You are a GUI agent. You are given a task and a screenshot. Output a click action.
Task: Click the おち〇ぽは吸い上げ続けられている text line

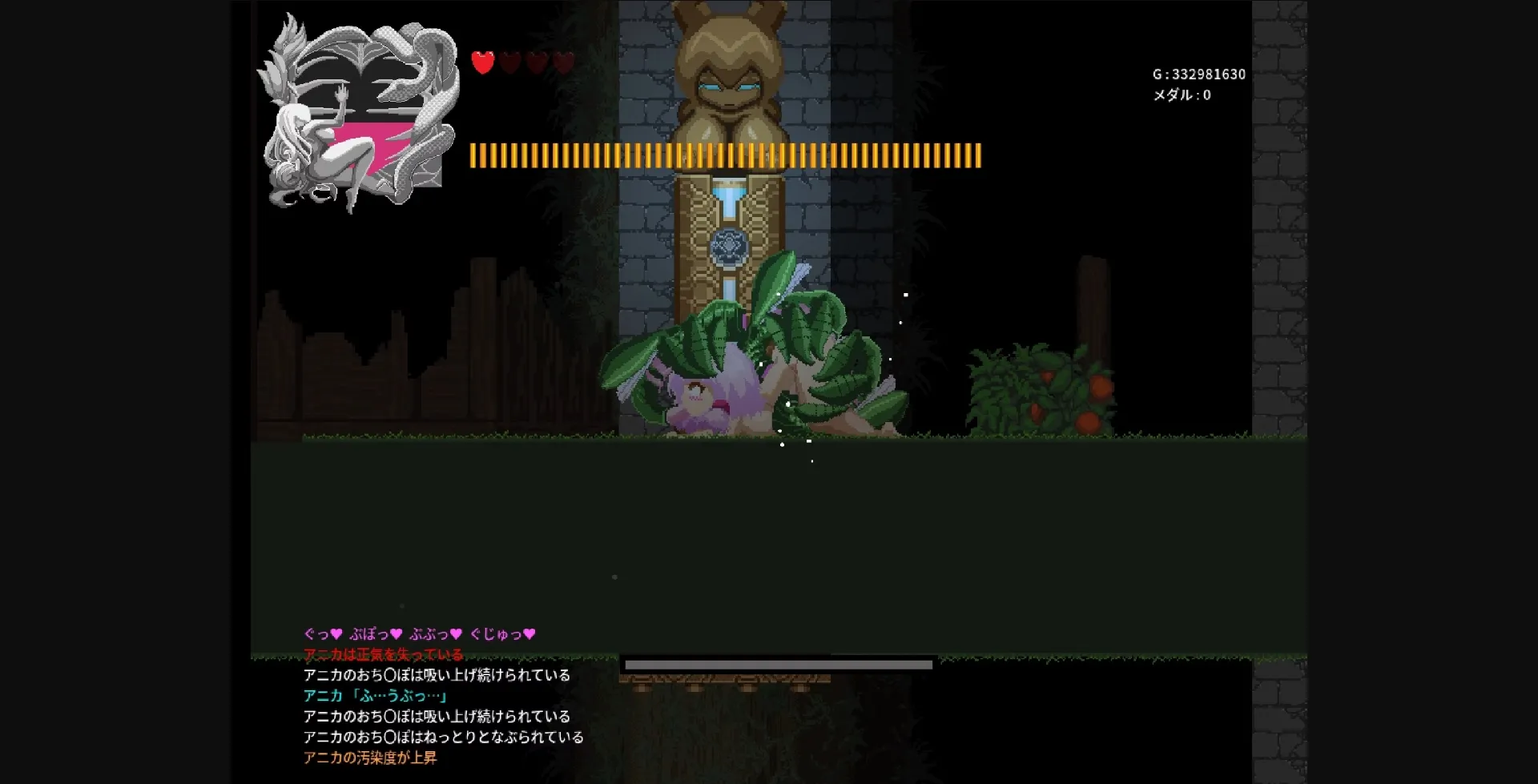pyautogui.click(x=437, y=675)
